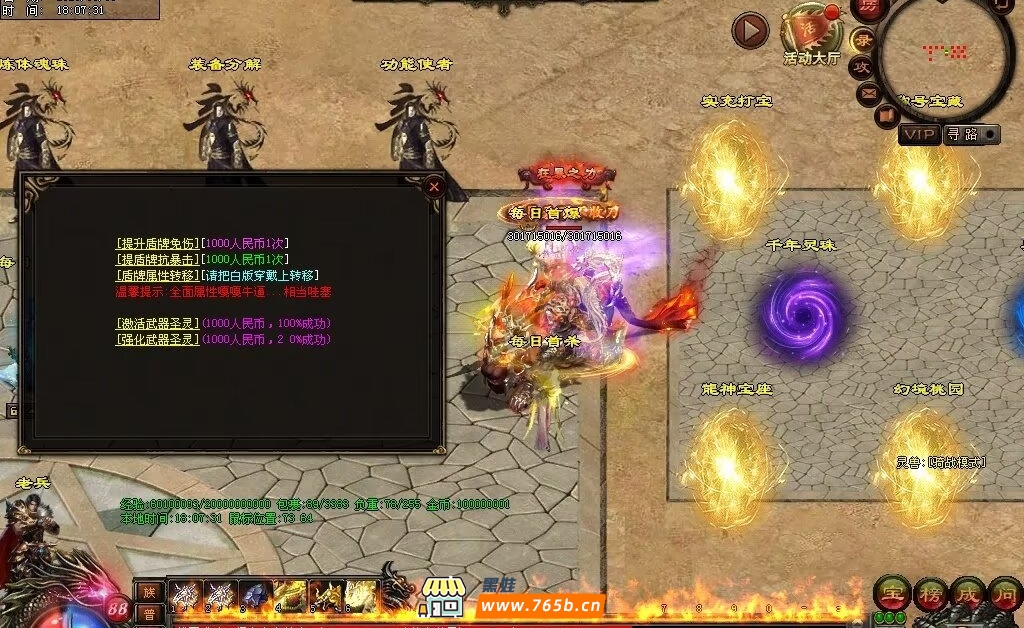The width and height of the screenshot is (1024, 628).
Task: Click the 问 help button
Action: (1005, 593)
